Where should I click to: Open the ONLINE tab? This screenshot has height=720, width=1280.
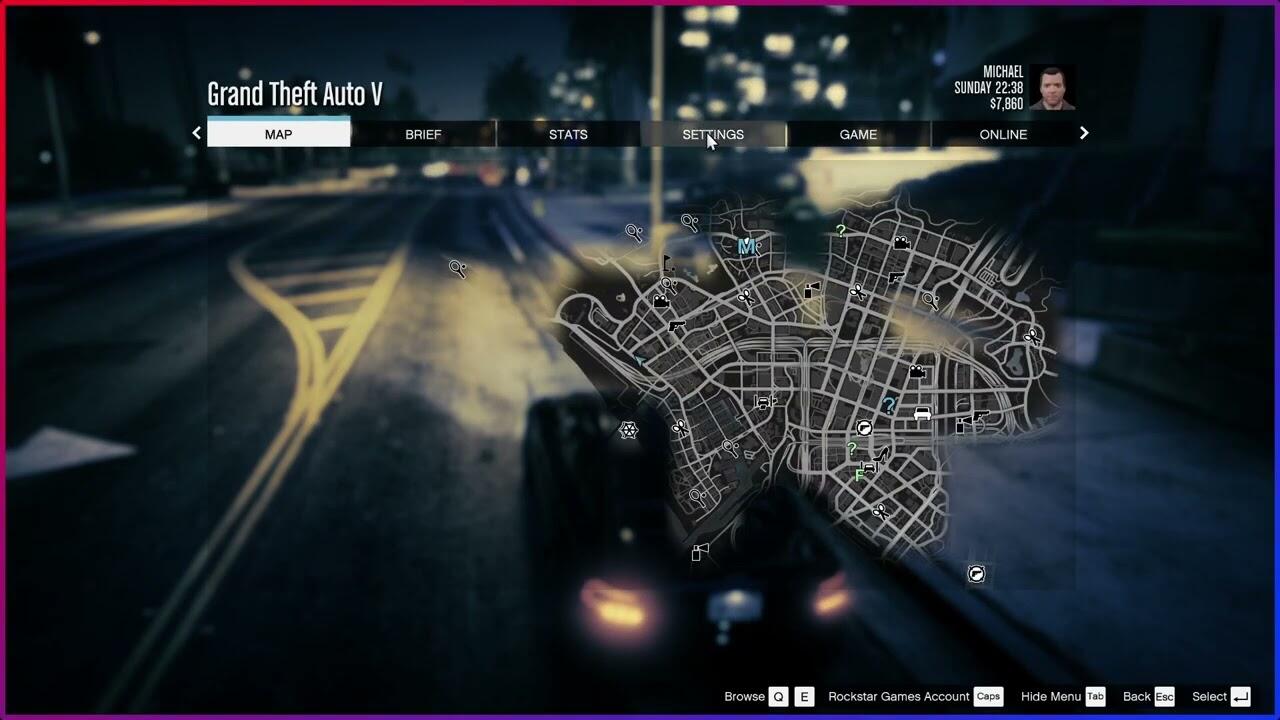click(1003, 134)
